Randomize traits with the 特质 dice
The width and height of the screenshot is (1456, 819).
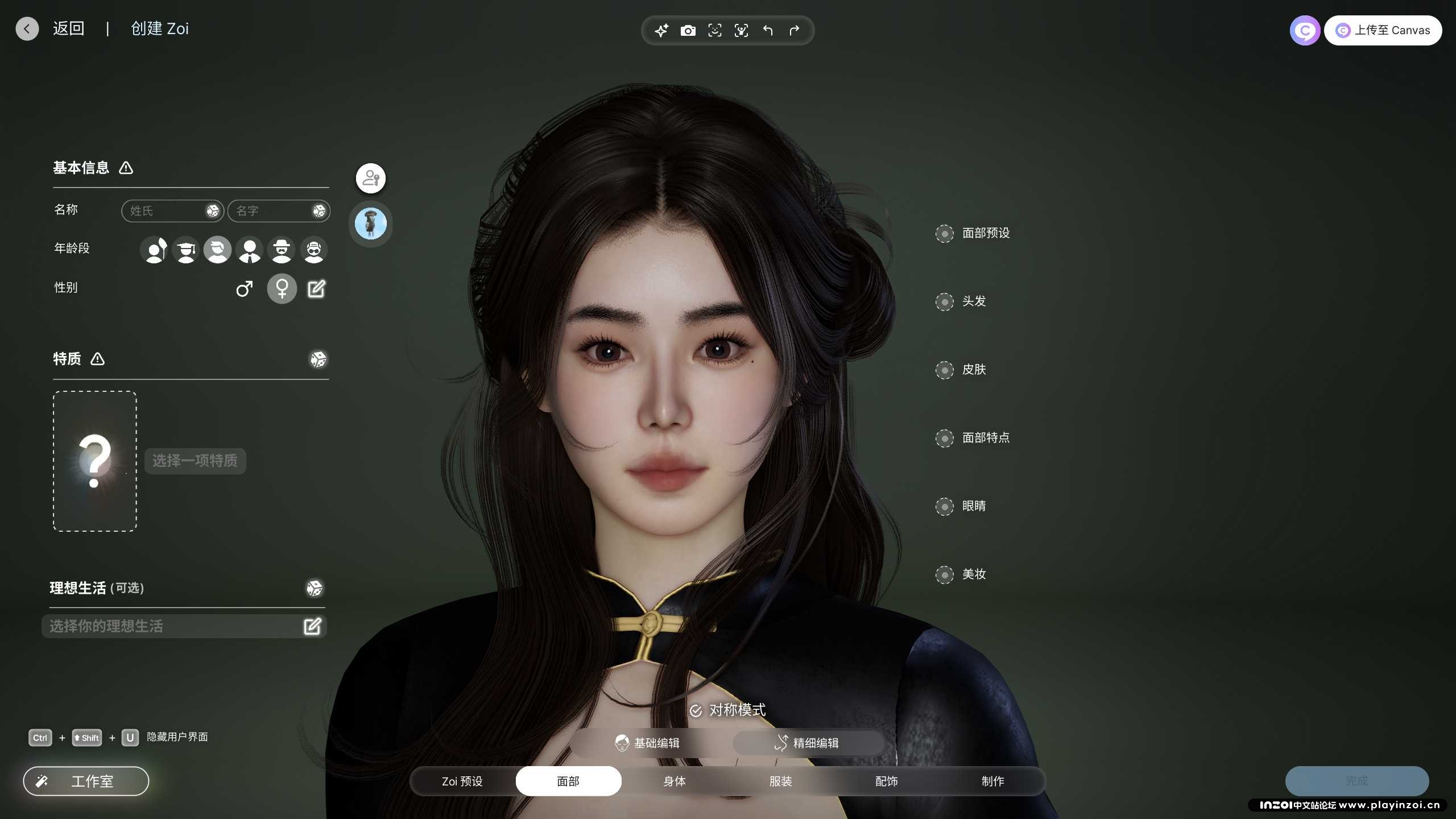(x=318, y=359)
